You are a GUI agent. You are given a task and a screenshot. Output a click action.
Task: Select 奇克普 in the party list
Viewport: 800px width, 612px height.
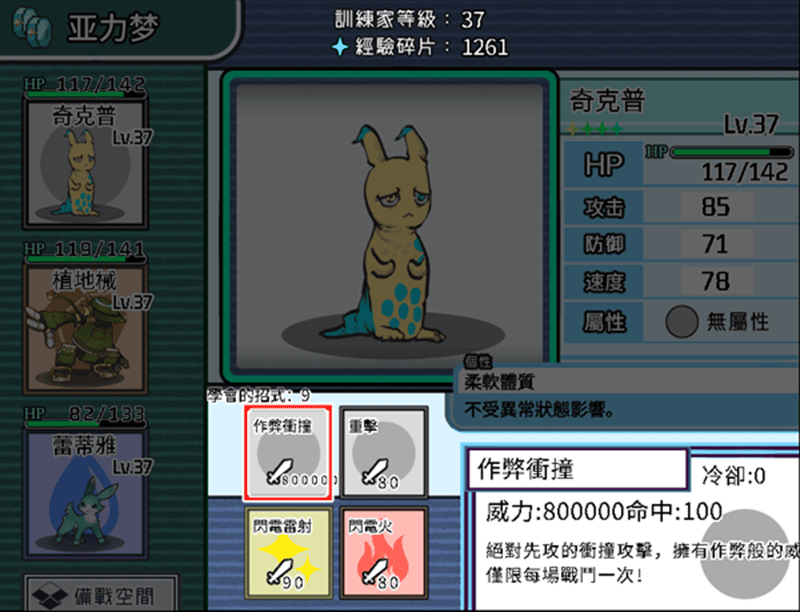click(x=85, y=160)
